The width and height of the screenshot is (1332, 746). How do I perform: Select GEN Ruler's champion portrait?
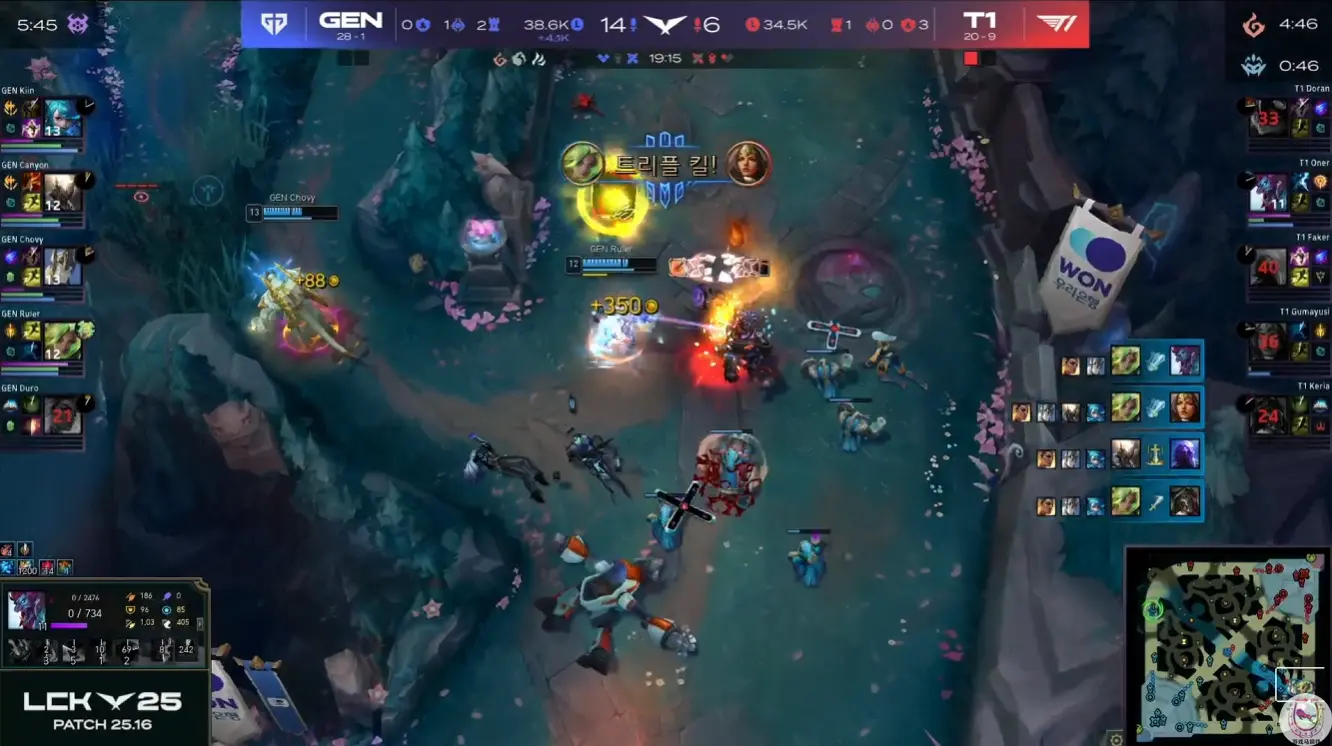point(62,341)
